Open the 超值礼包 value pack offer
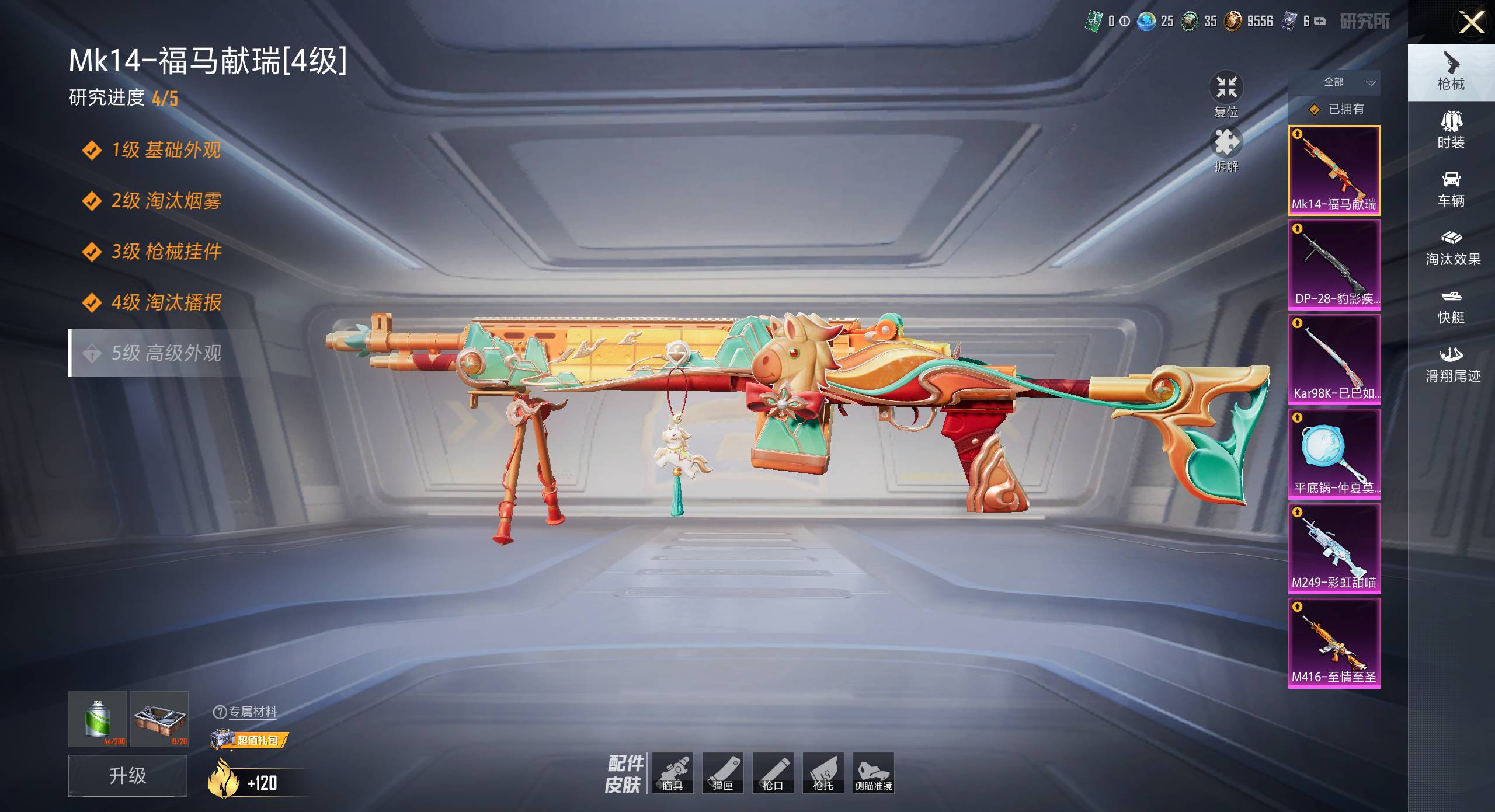1495x812 pixels. point(251,740)
